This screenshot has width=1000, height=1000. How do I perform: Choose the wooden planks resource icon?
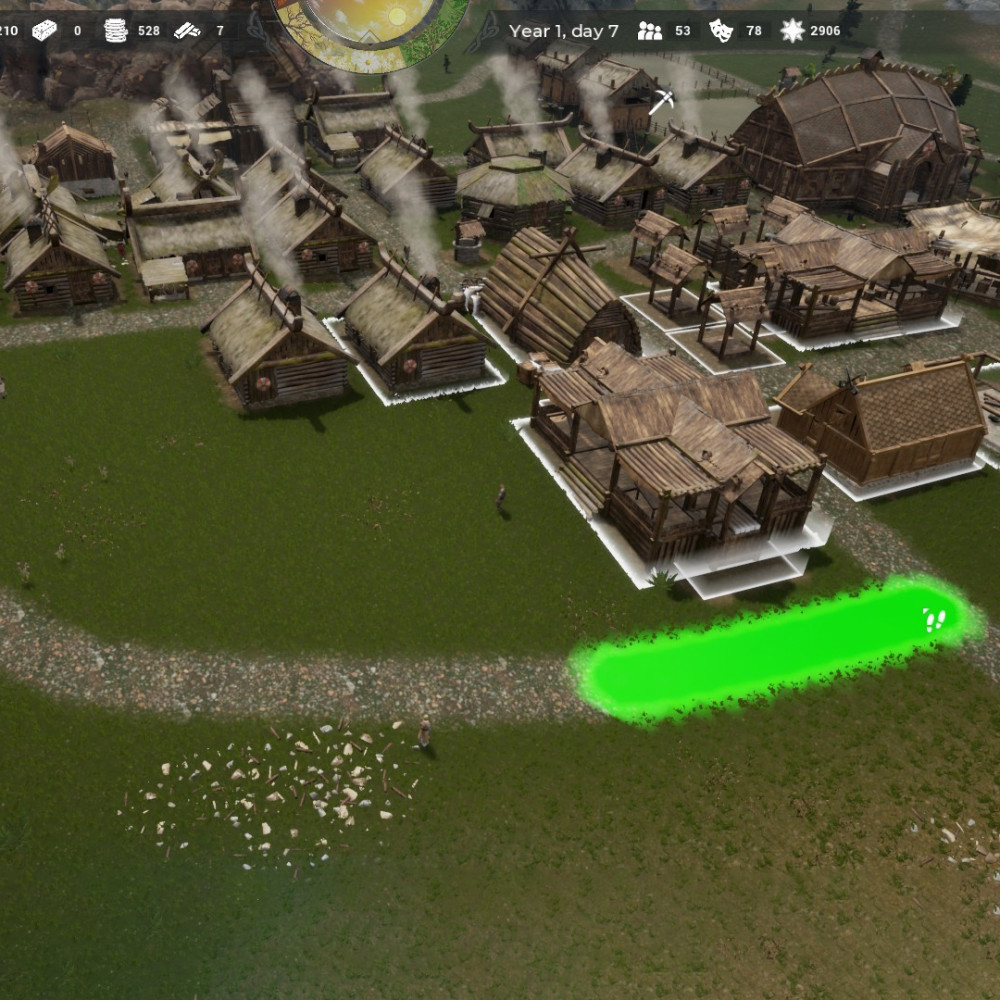pos(187,31)
